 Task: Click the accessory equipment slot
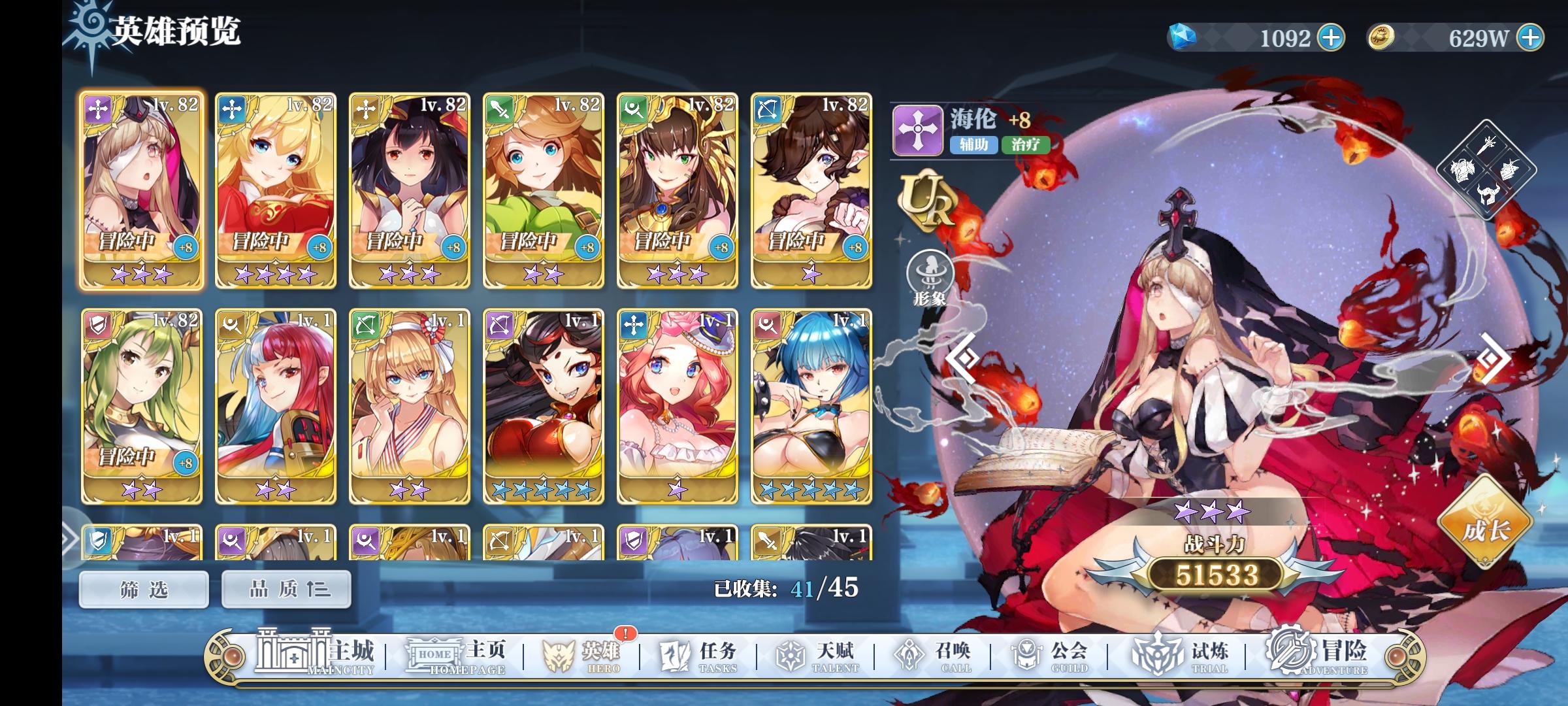point(1510,170)
